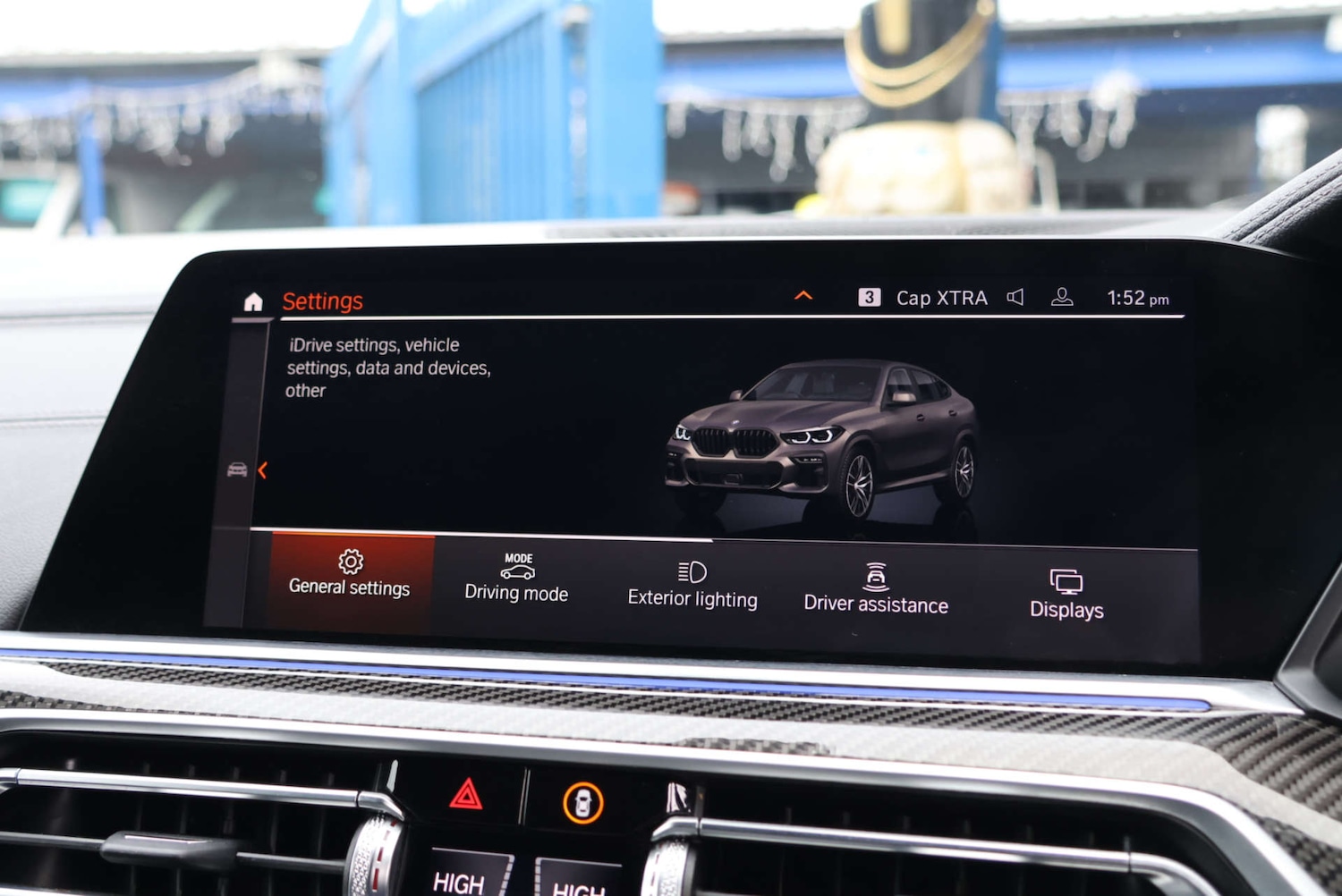
Task: Toggle the hazard warning lights button
Action: pyautogui.click(x=467, y=794)
